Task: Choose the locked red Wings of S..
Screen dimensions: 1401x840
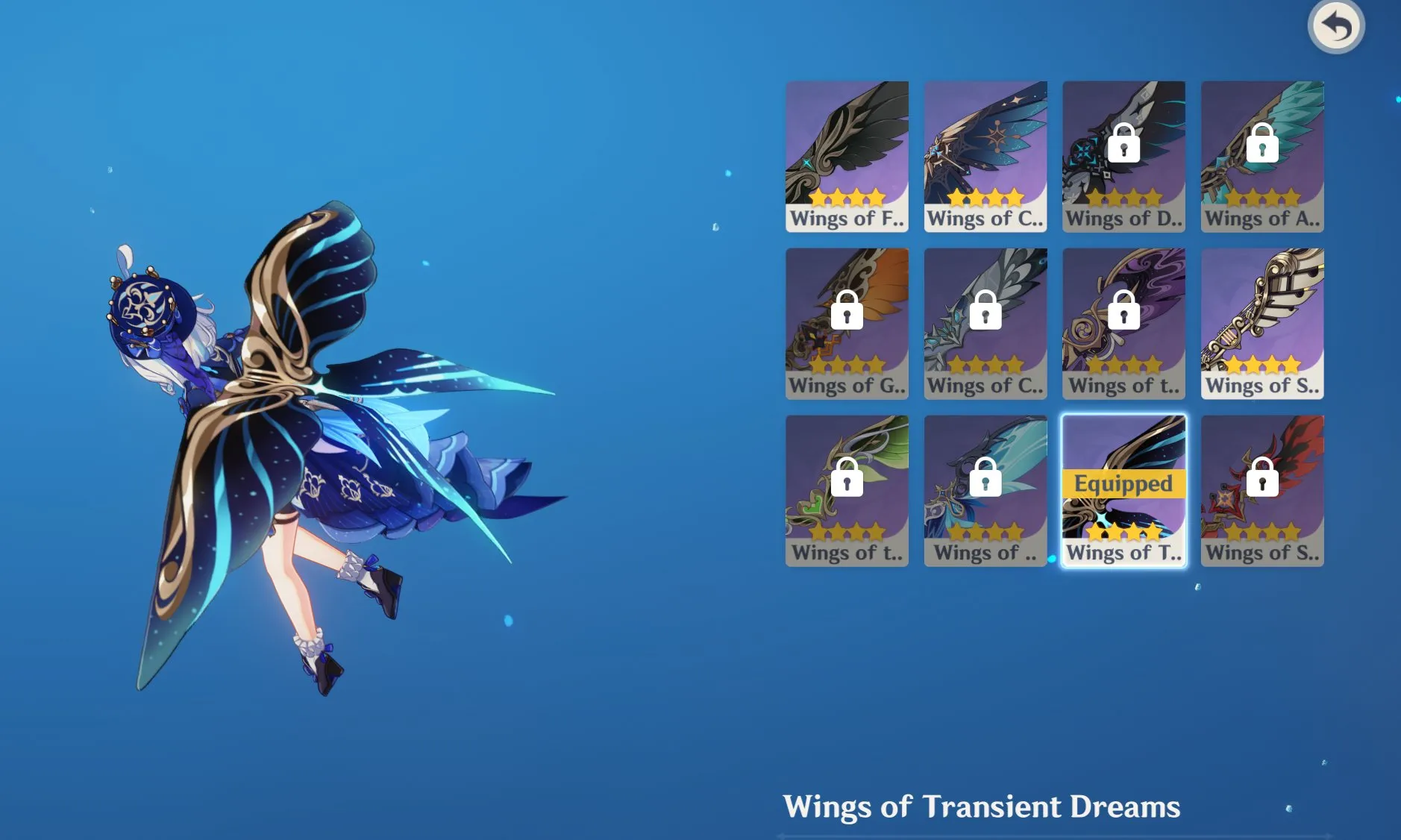Action: coord(1262,491)
